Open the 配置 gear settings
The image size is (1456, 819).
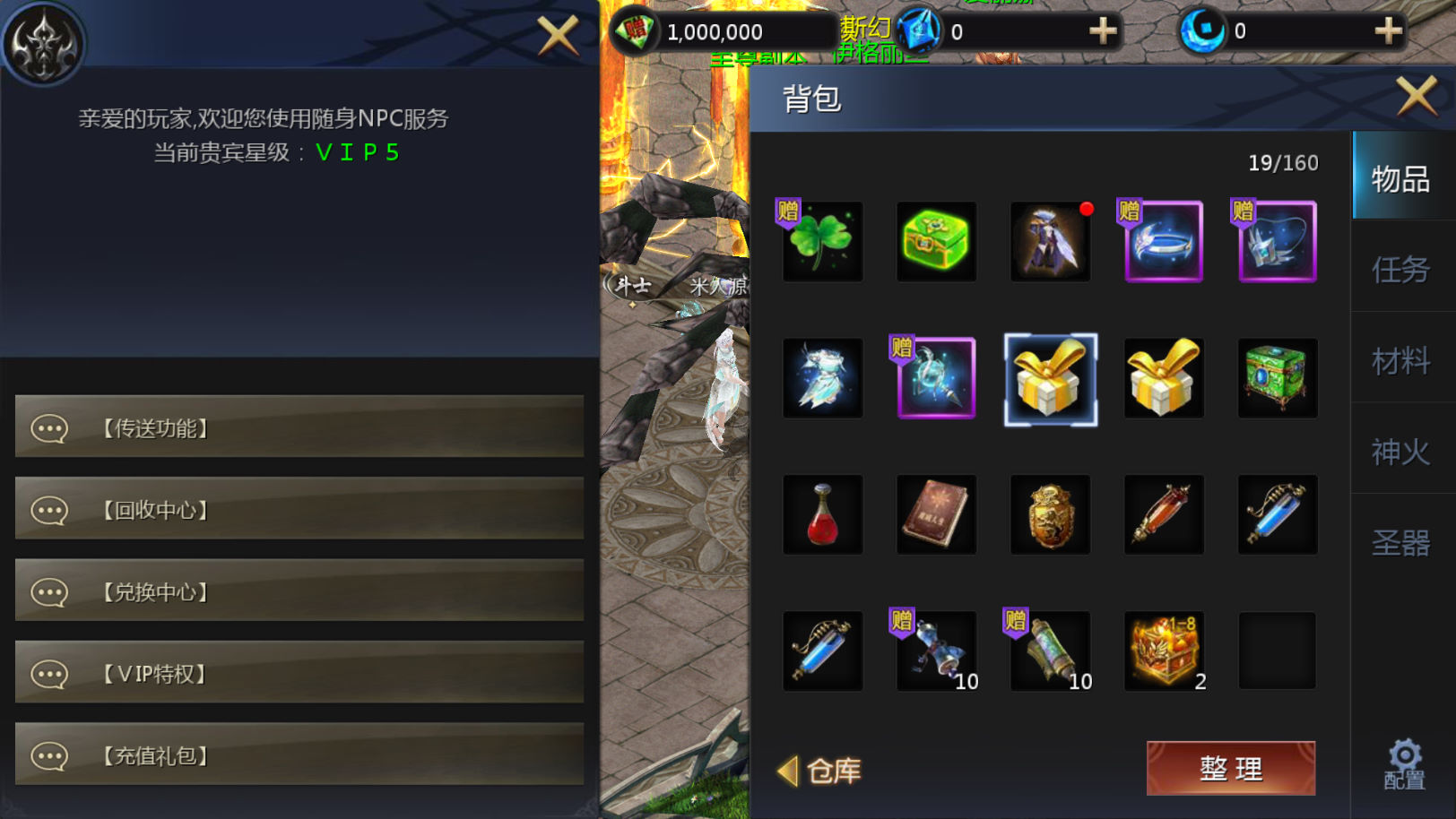[x=1404, y=764]
